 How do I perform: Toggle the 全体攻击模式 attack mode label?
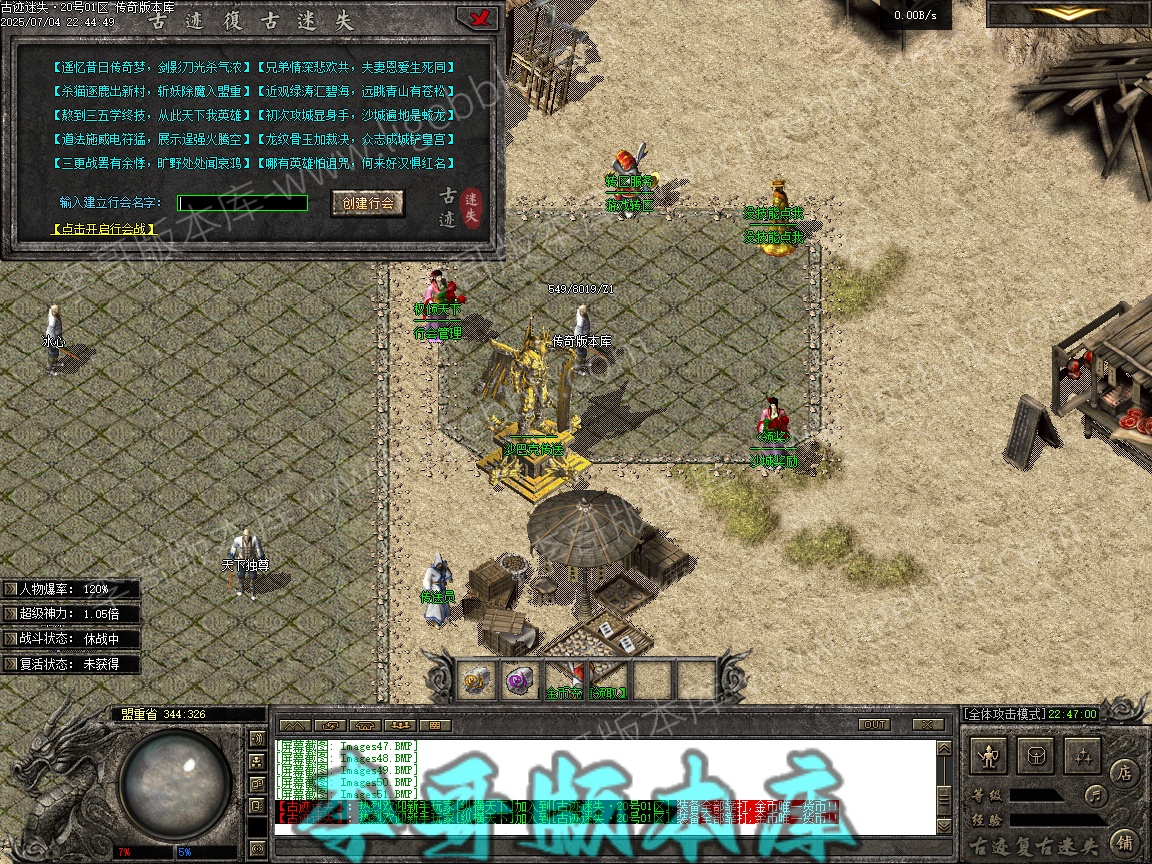pos(1003,714)
